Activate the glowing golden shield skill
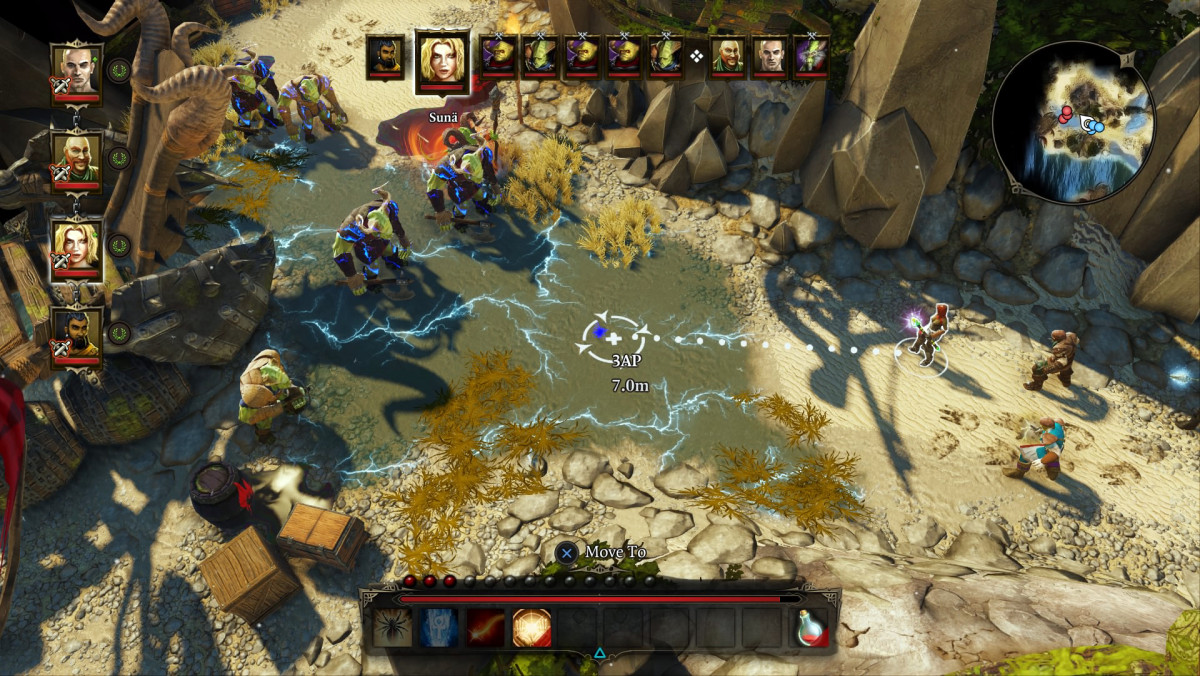Viewport: 1200px width, 676px height. [x=532, y=627]
